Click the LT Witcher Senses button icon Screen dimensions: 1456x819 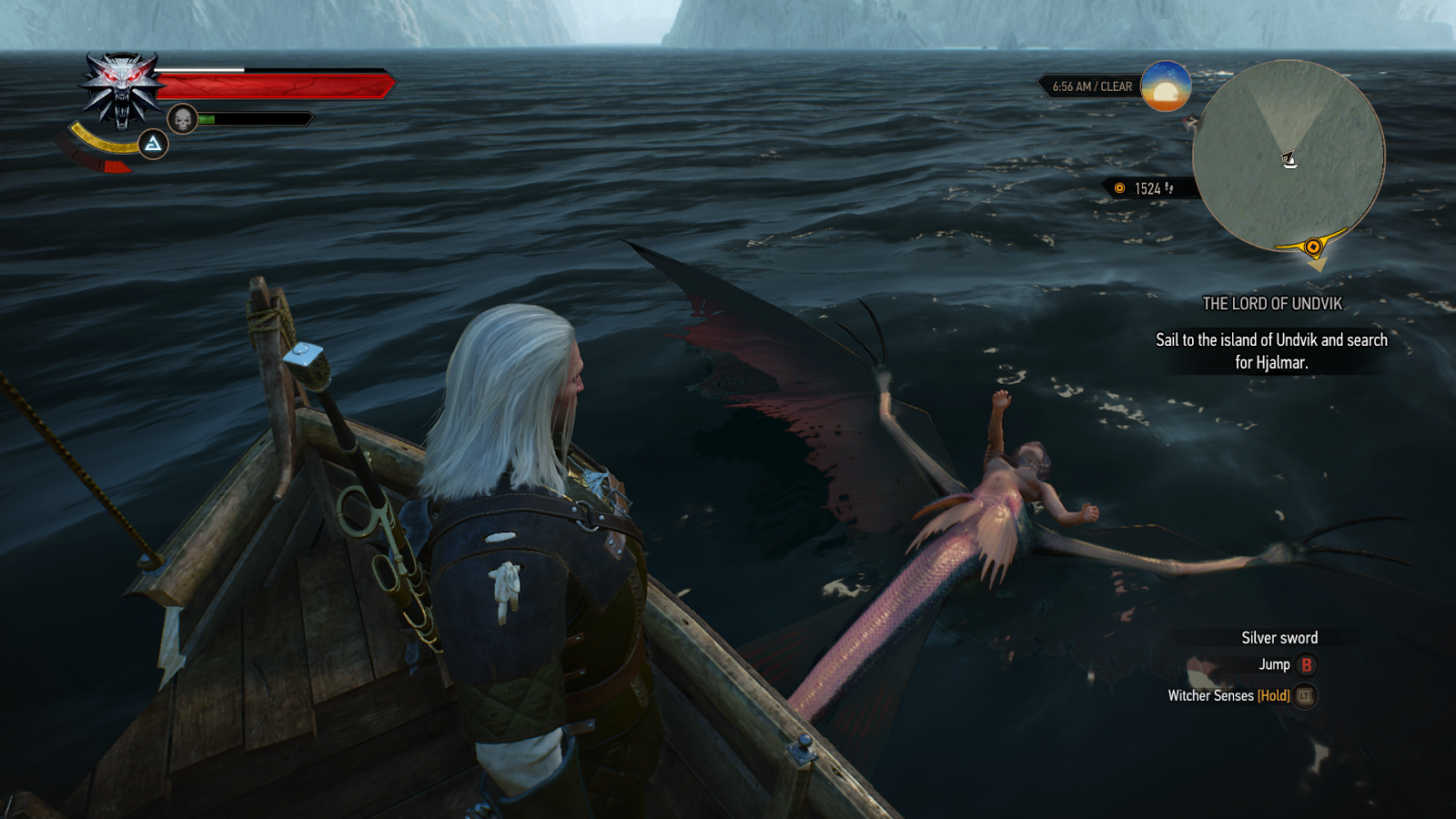(x=1302, y=697)
